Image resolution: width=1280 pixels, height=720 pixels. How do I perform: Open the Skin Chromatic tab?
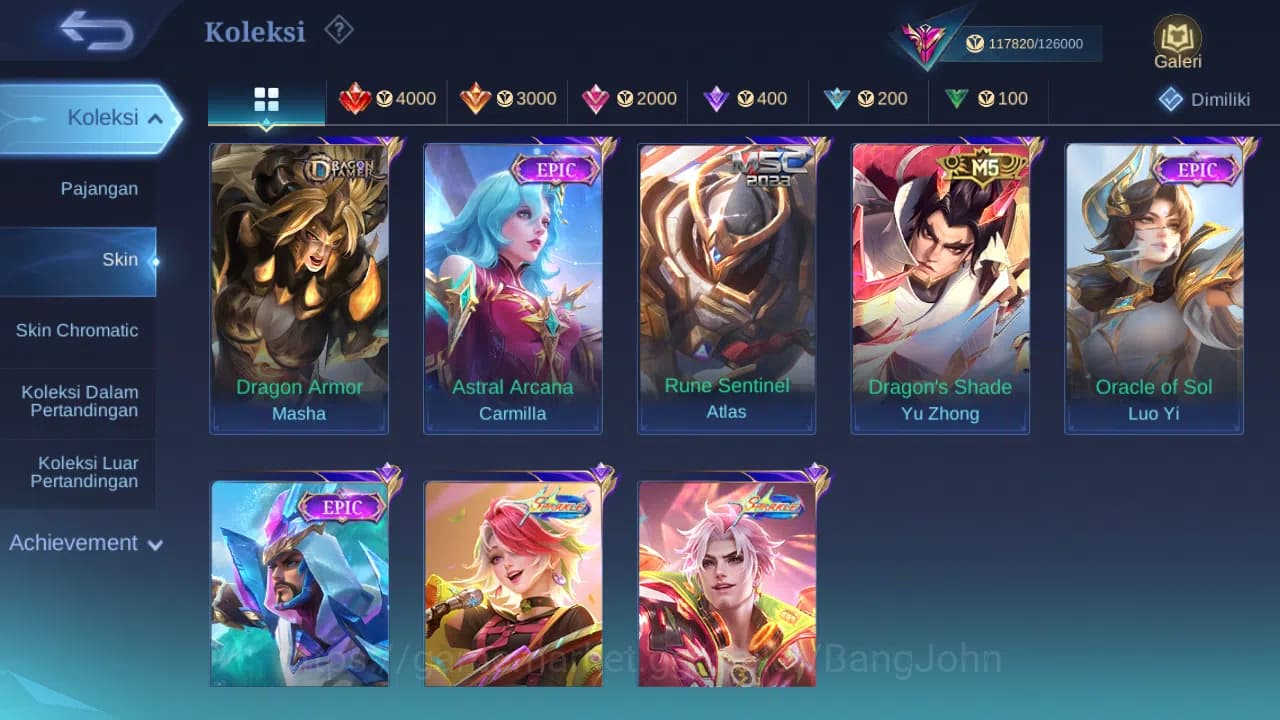point(77,330)
